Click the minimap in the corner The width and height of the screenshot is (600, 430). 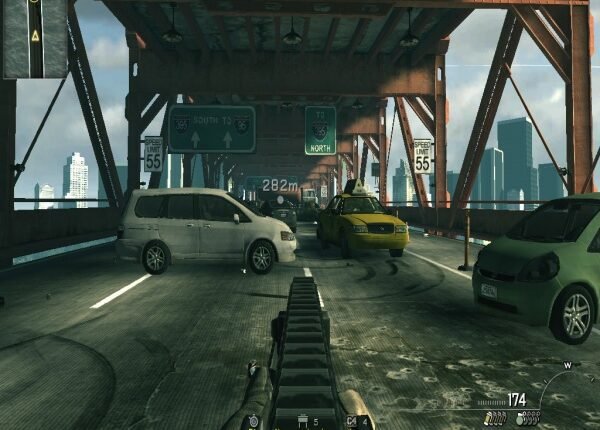(x=34, y=39)
